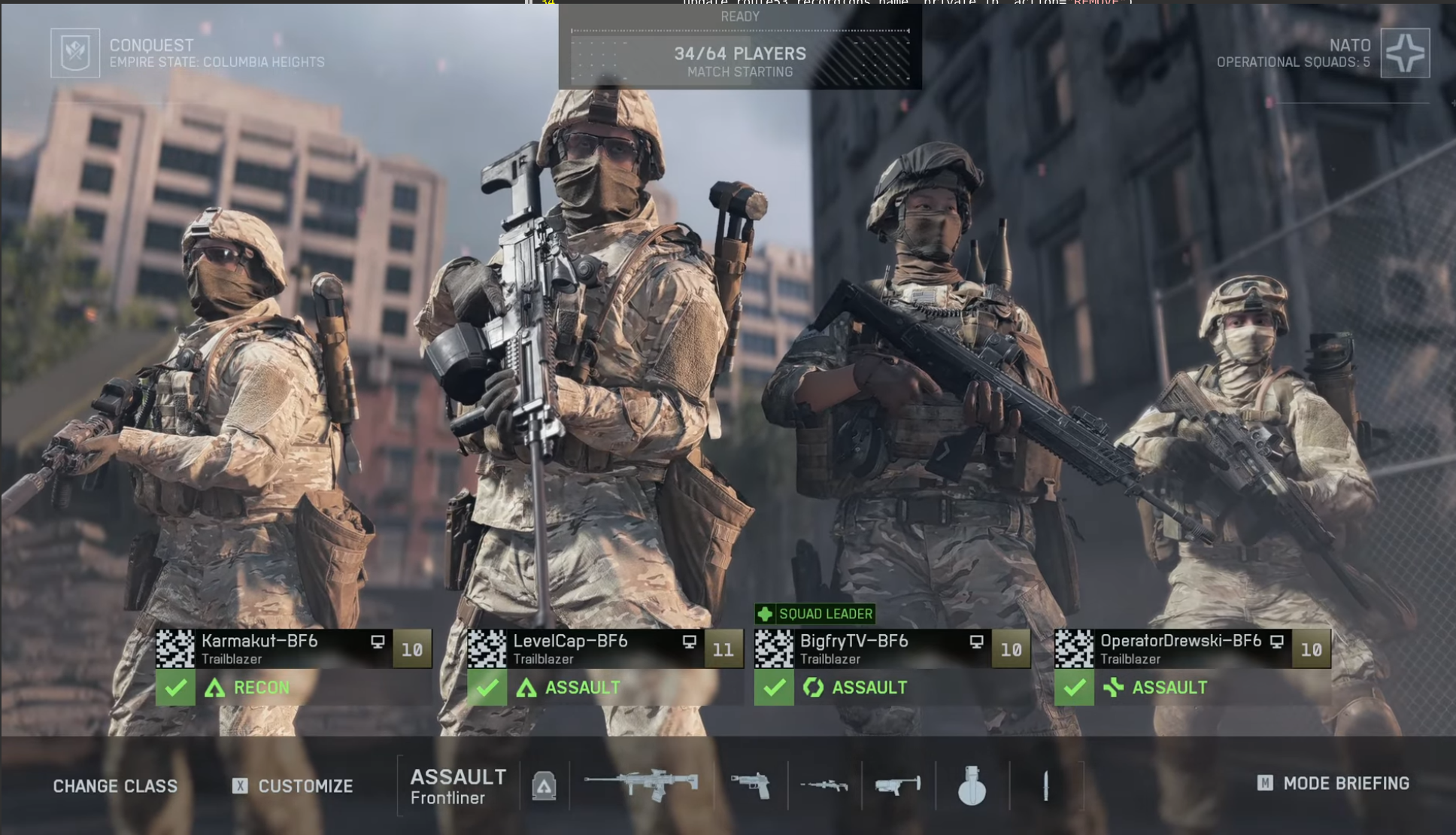Open the Assault class badge icon

(544, 786)
